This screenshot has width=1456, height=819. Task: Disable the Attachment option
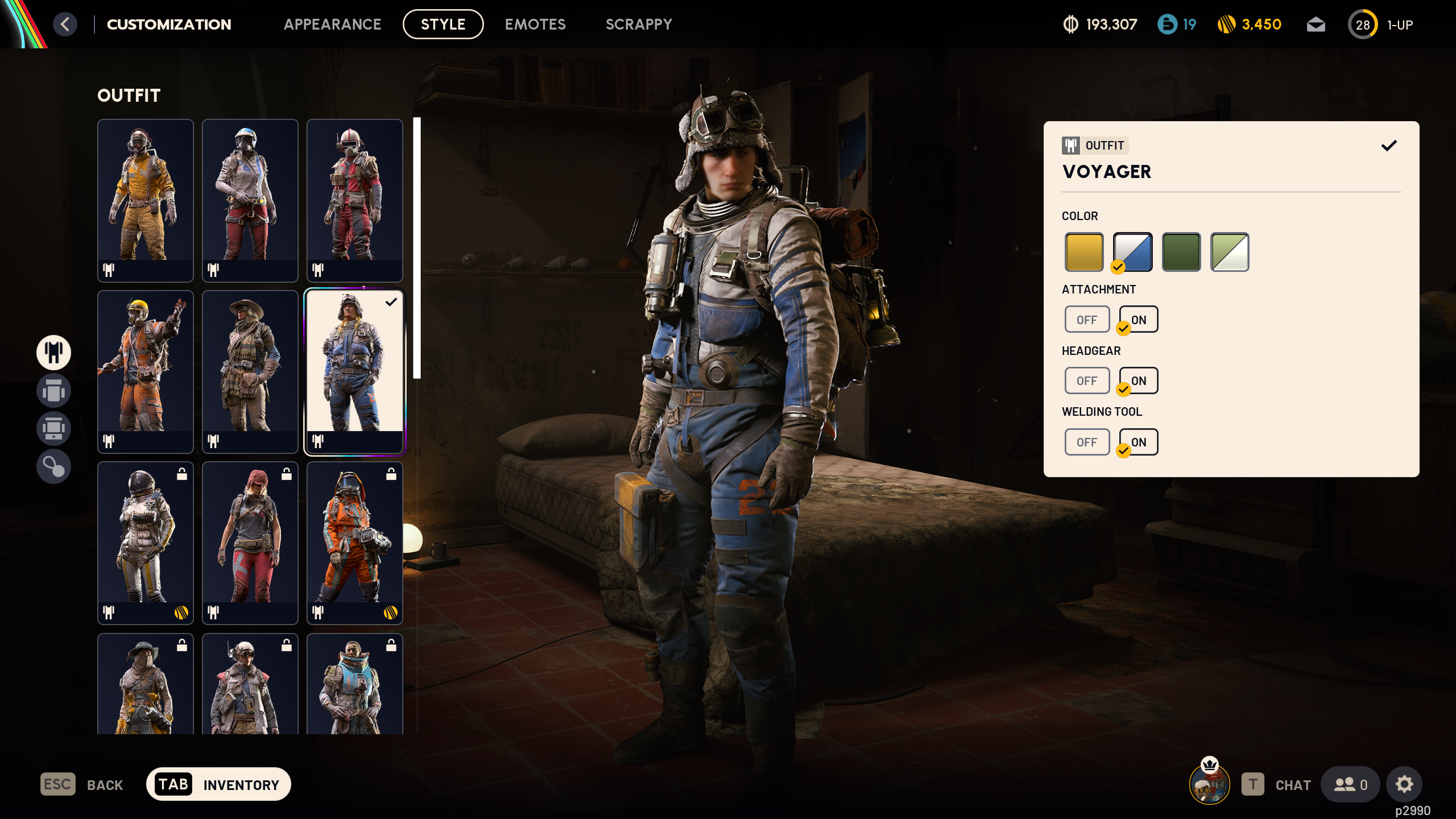click(1087, 319)
